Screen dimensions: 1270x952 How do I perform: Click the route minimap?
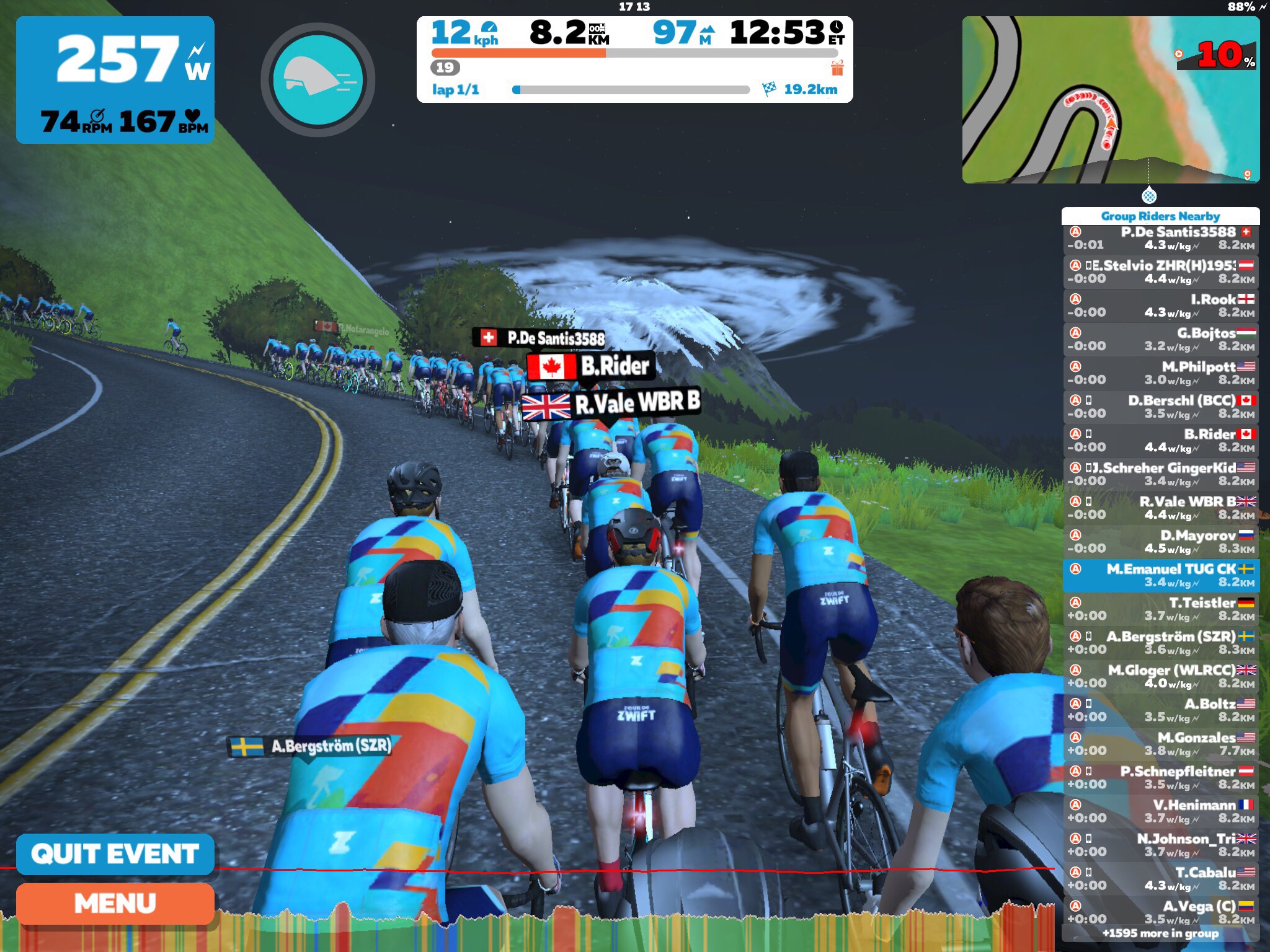(x=1110, y=100)
